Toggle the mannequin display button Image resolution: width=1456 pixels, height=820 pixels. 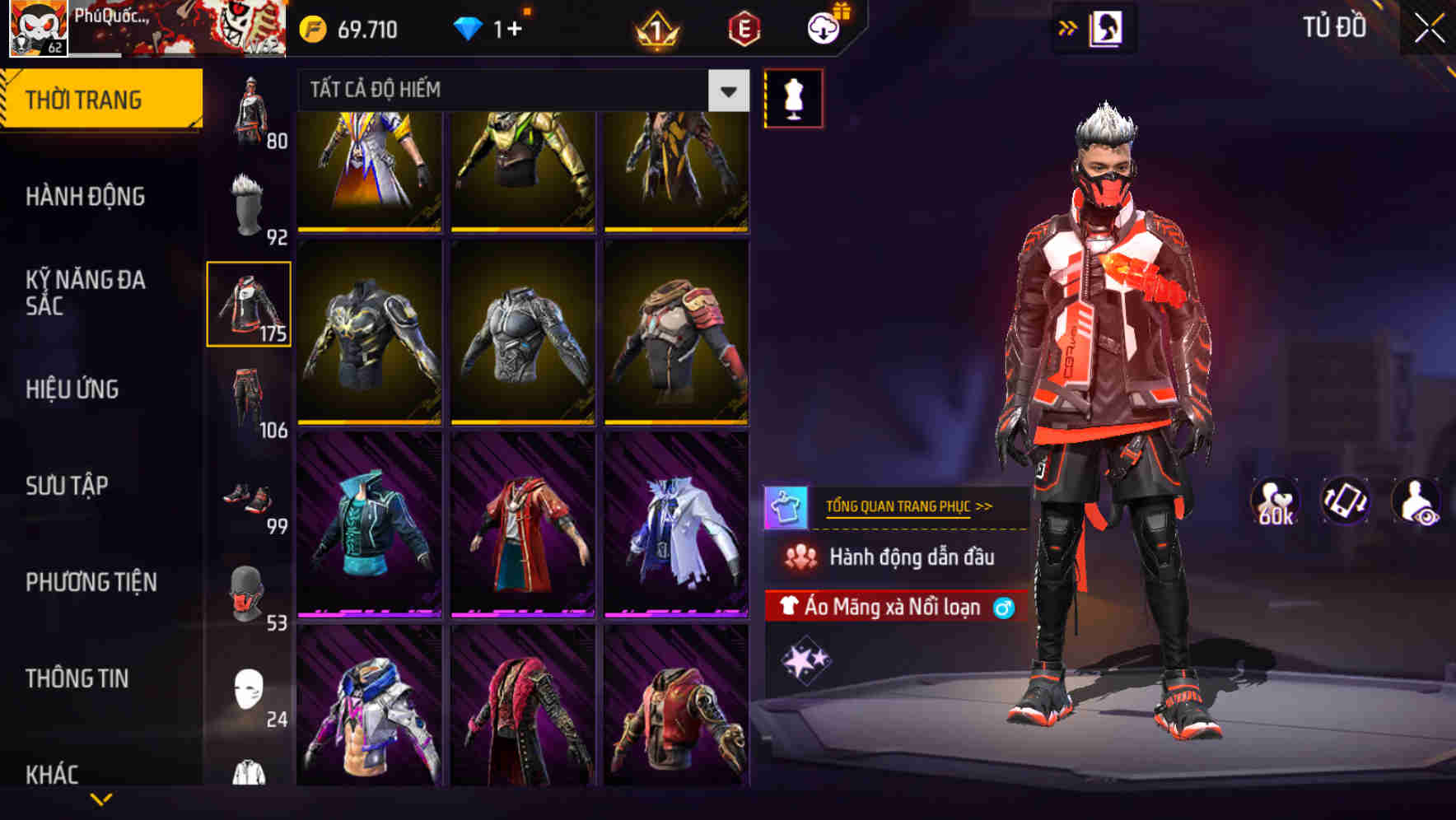coord(792,97)
